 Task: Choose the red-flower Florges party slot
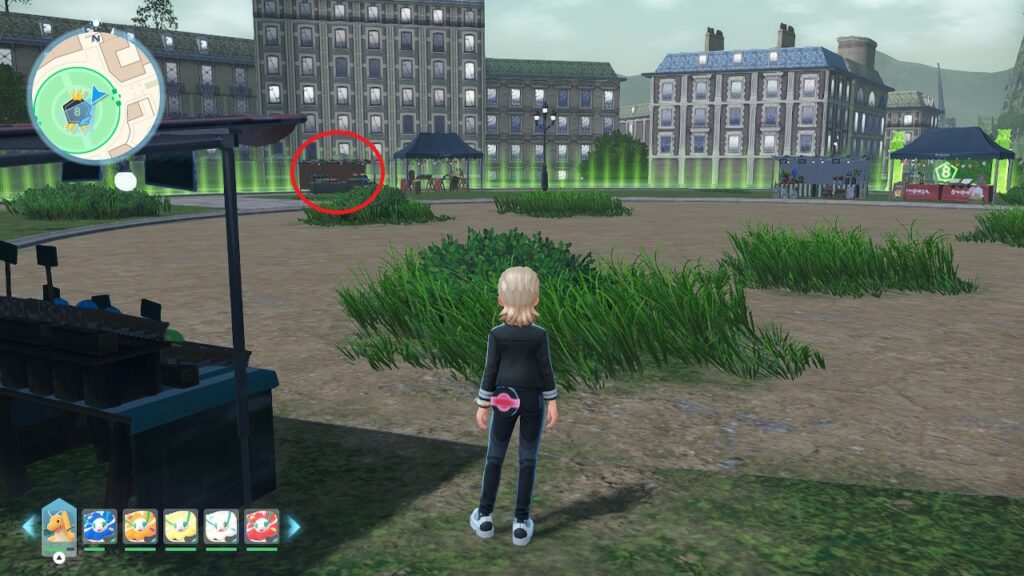[x=262, y=526]
